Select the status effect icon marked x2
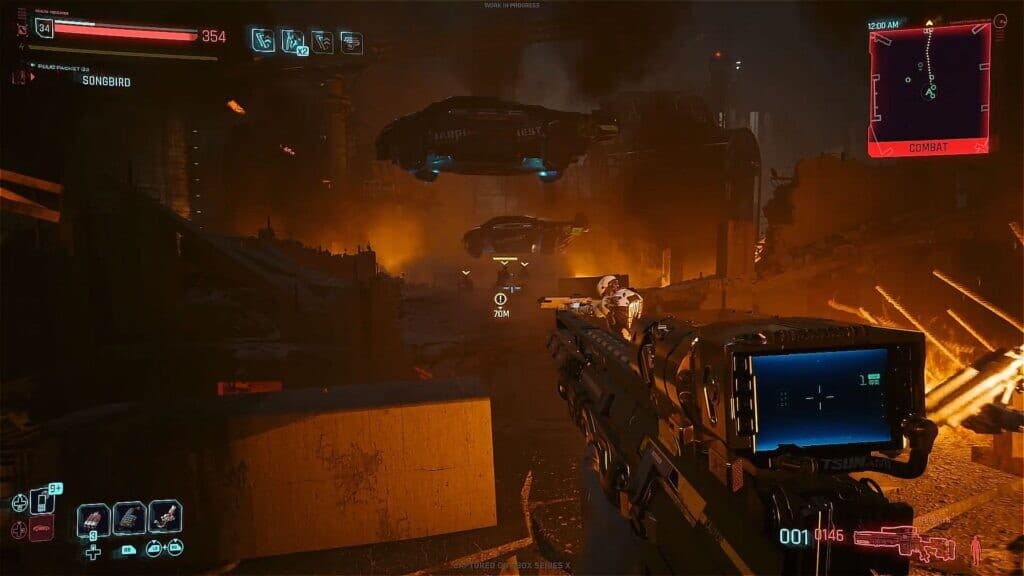Screen dimensions: 1024x576 point(292,41)
